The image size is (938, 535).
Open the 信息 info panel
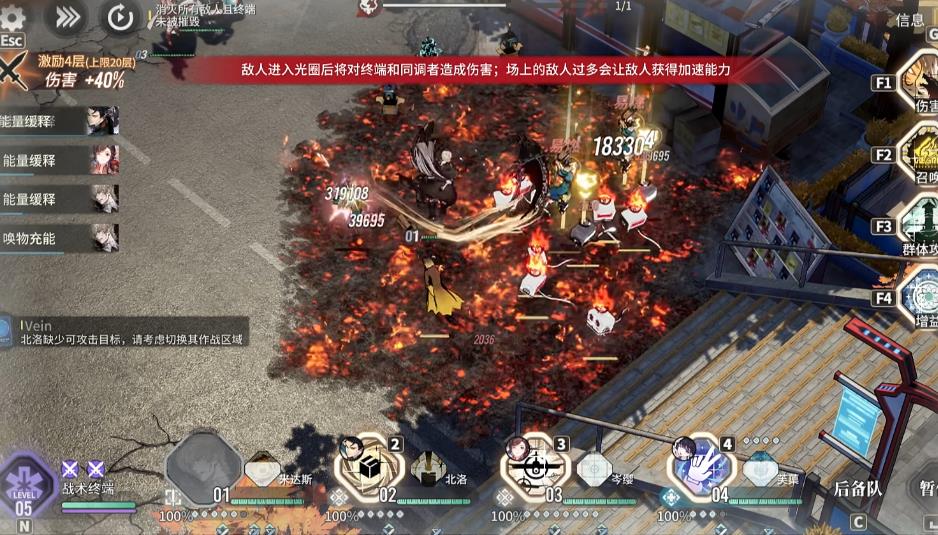tap(909, 20)
